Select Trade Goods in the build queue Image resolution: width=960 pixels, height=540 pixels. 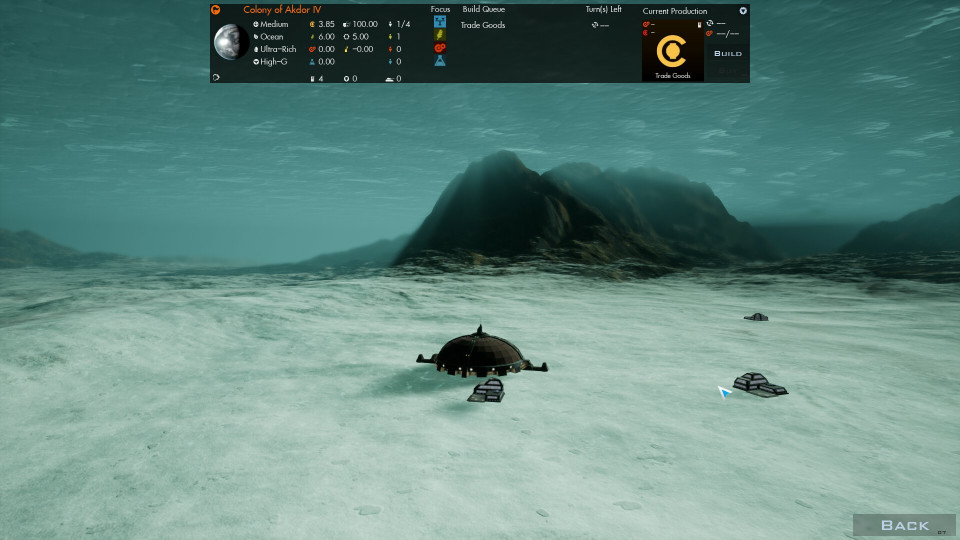483,25
